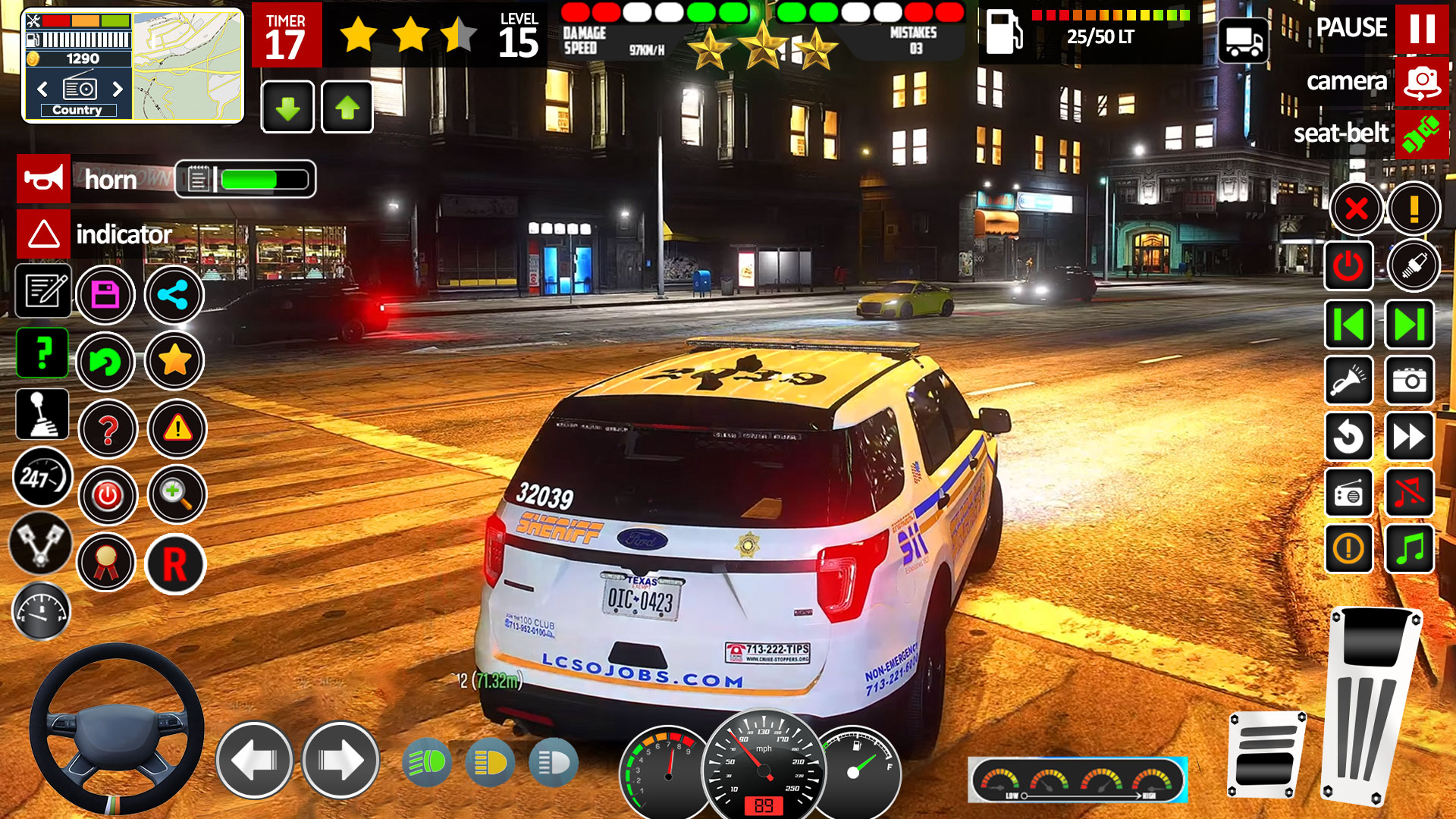Click the green down arrow button

(x=287, y=108)
